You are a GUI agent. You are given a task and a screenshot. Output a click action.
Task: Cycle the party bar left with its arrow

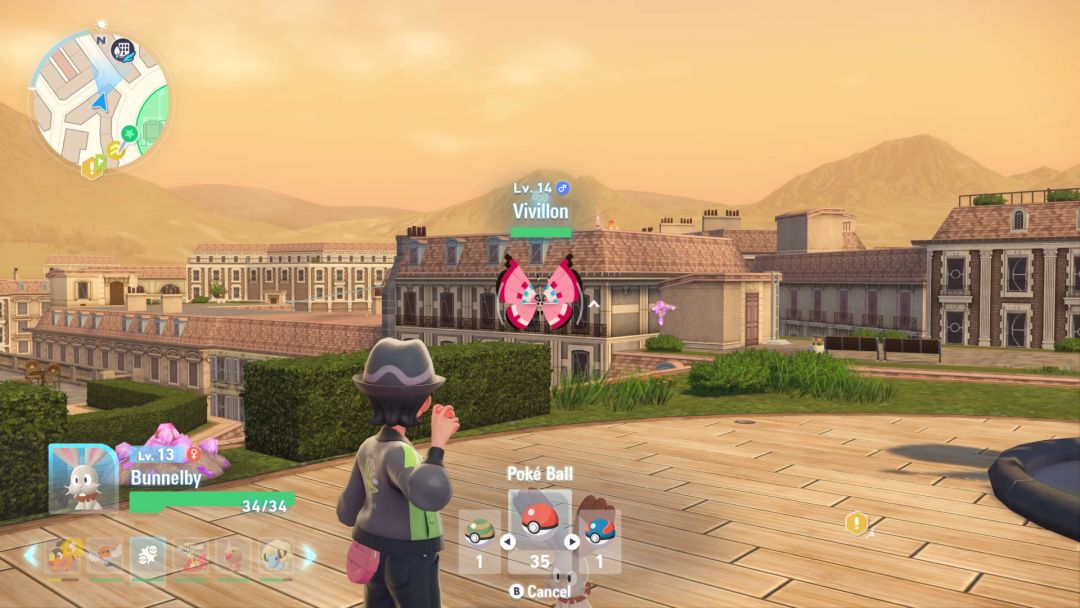pyautogui.click(x=31, y=556)
